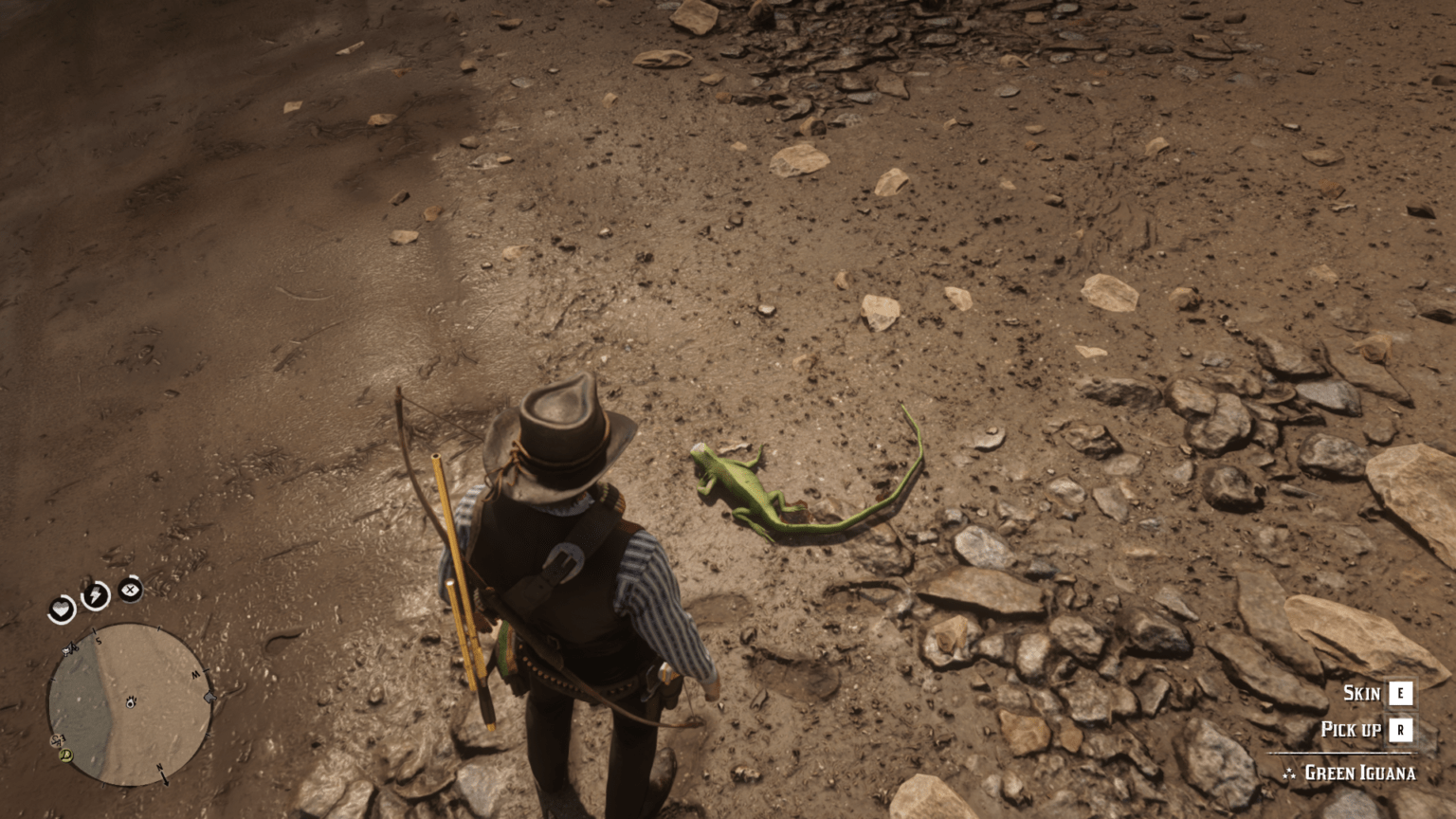1456x819 pixels.
Task: Click the health heart icon
Action: point(63,609)
